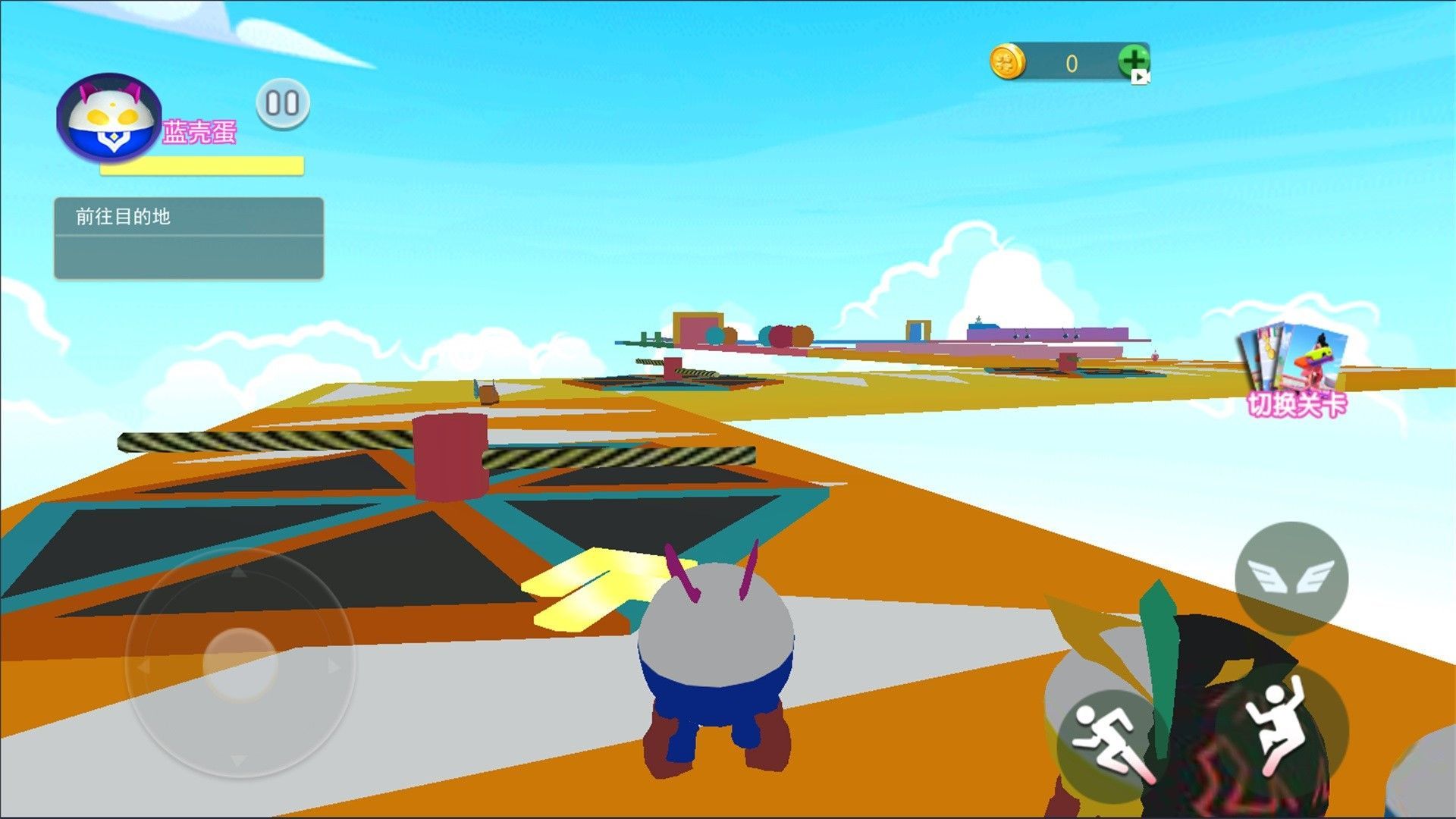Click the 蓝壳蛋 player avatar portrait
This screenshot has height=819, width=1456.
[x=111, y=117]
